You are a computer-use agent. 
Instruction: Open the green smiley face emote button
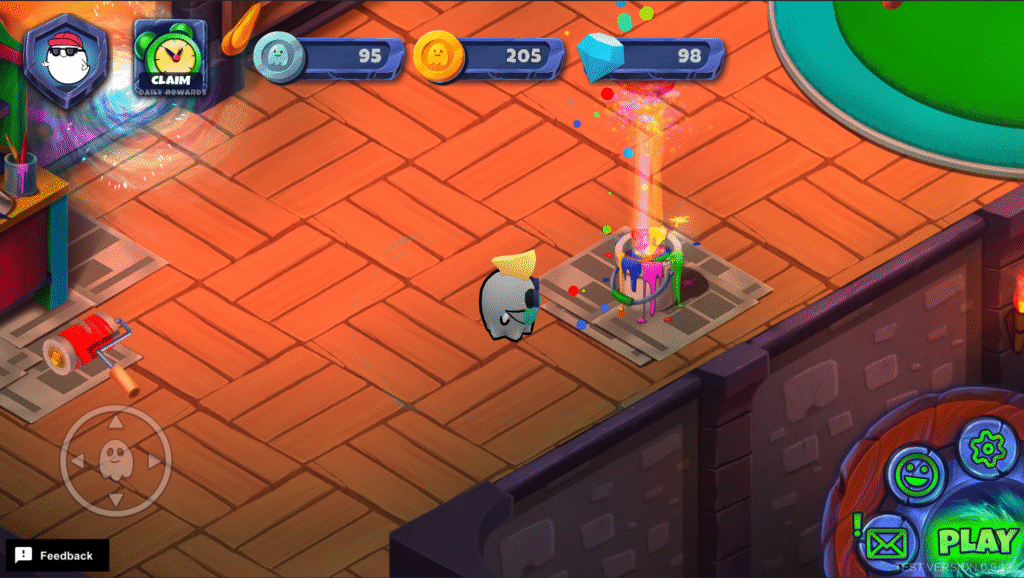918,474
